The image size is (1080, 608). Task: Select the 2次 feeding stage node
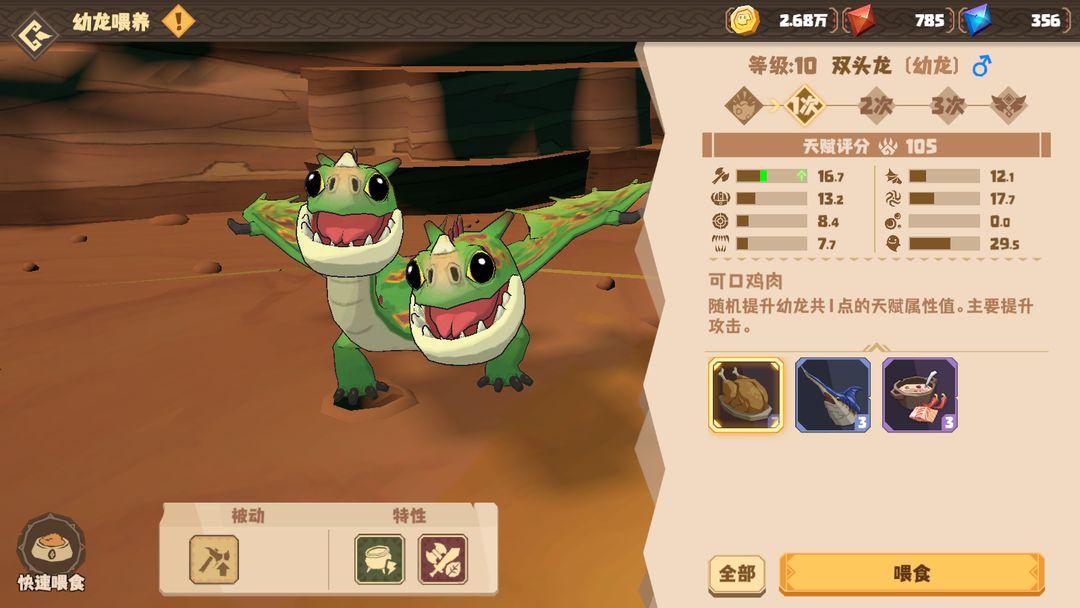[876, 104]
